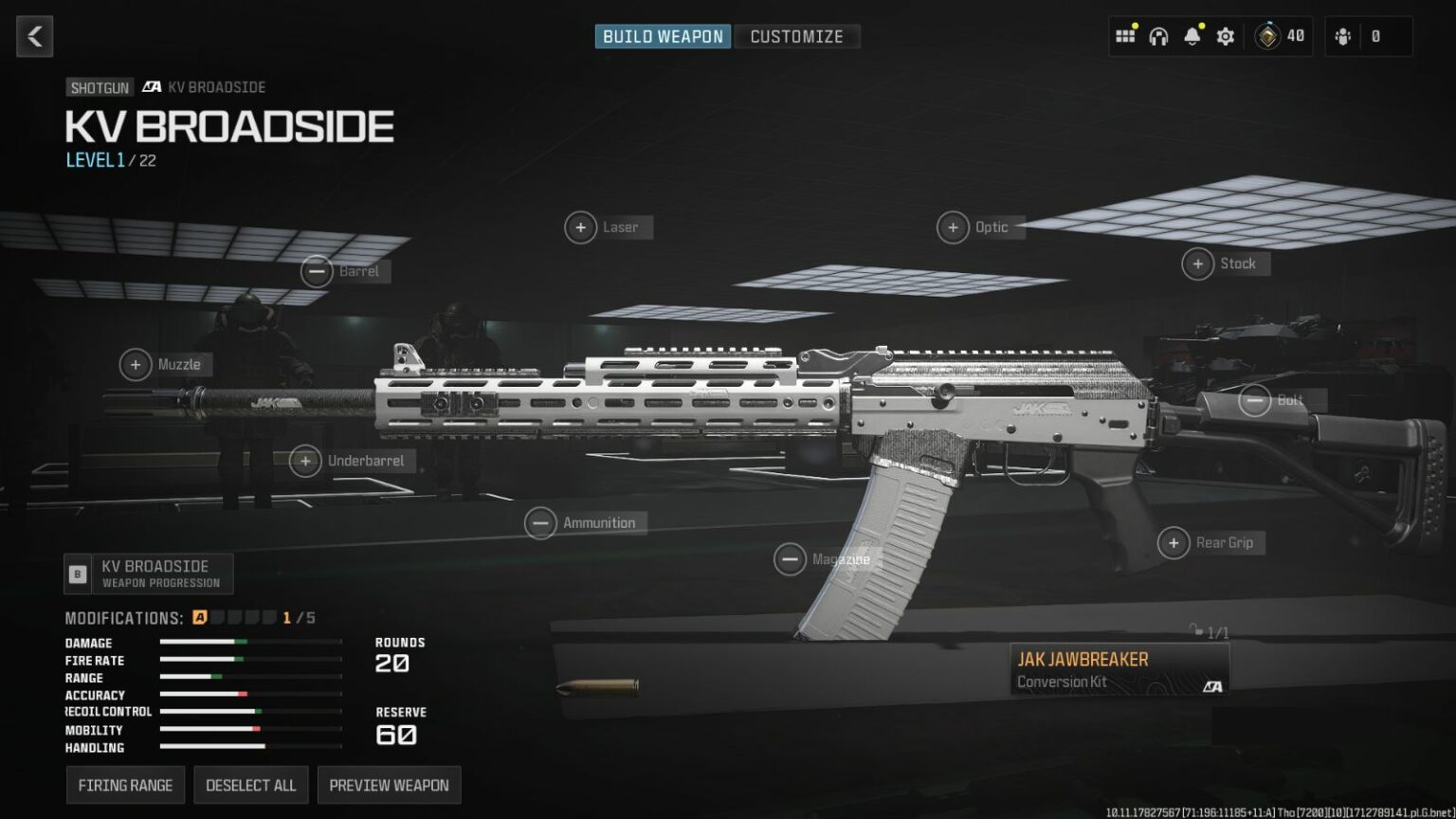Open the JAK Jawbreaker conversion kit details
This screenshot has width=1456, height=819.
[x=1119, y=668]
